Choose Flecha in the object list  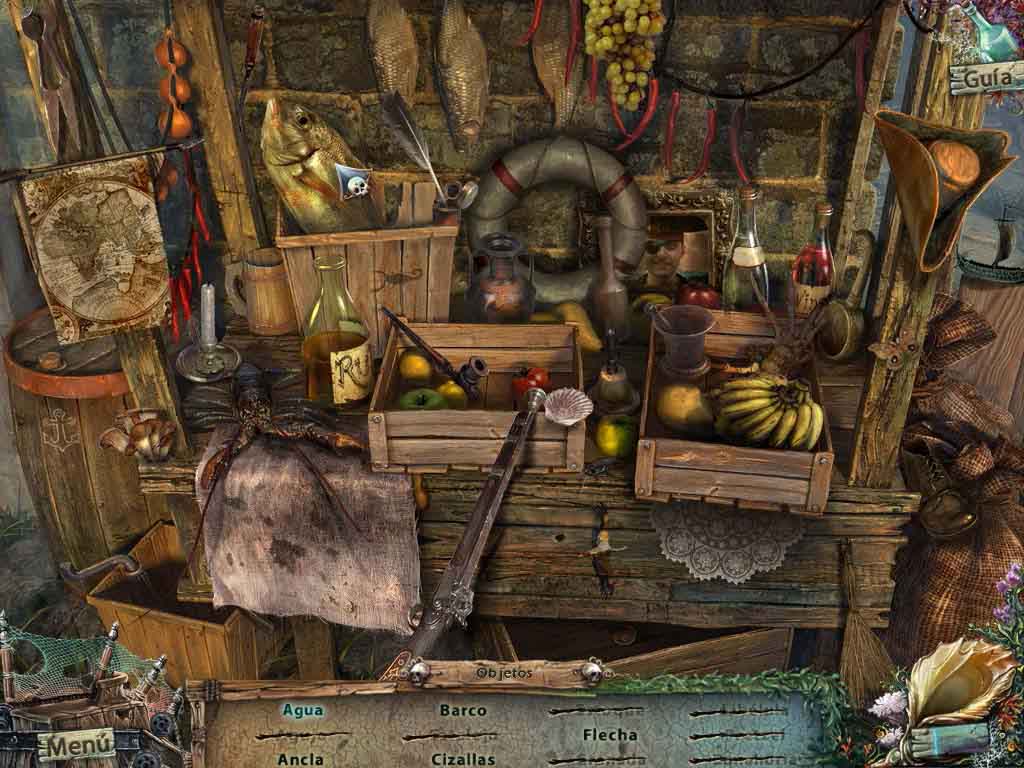coord(610,735)
